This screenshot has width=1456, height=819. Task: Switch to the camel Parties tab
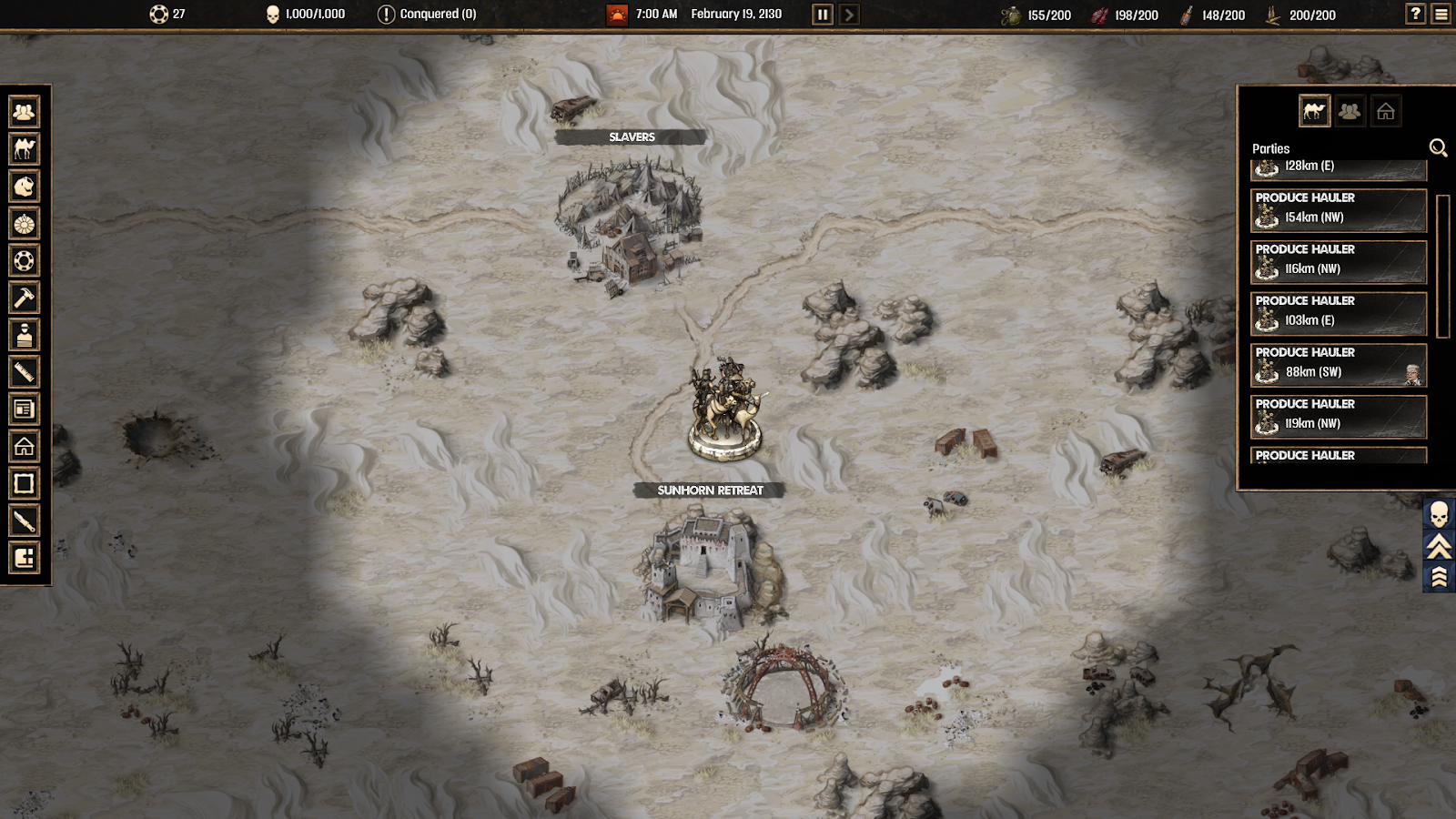[1314, 111]
